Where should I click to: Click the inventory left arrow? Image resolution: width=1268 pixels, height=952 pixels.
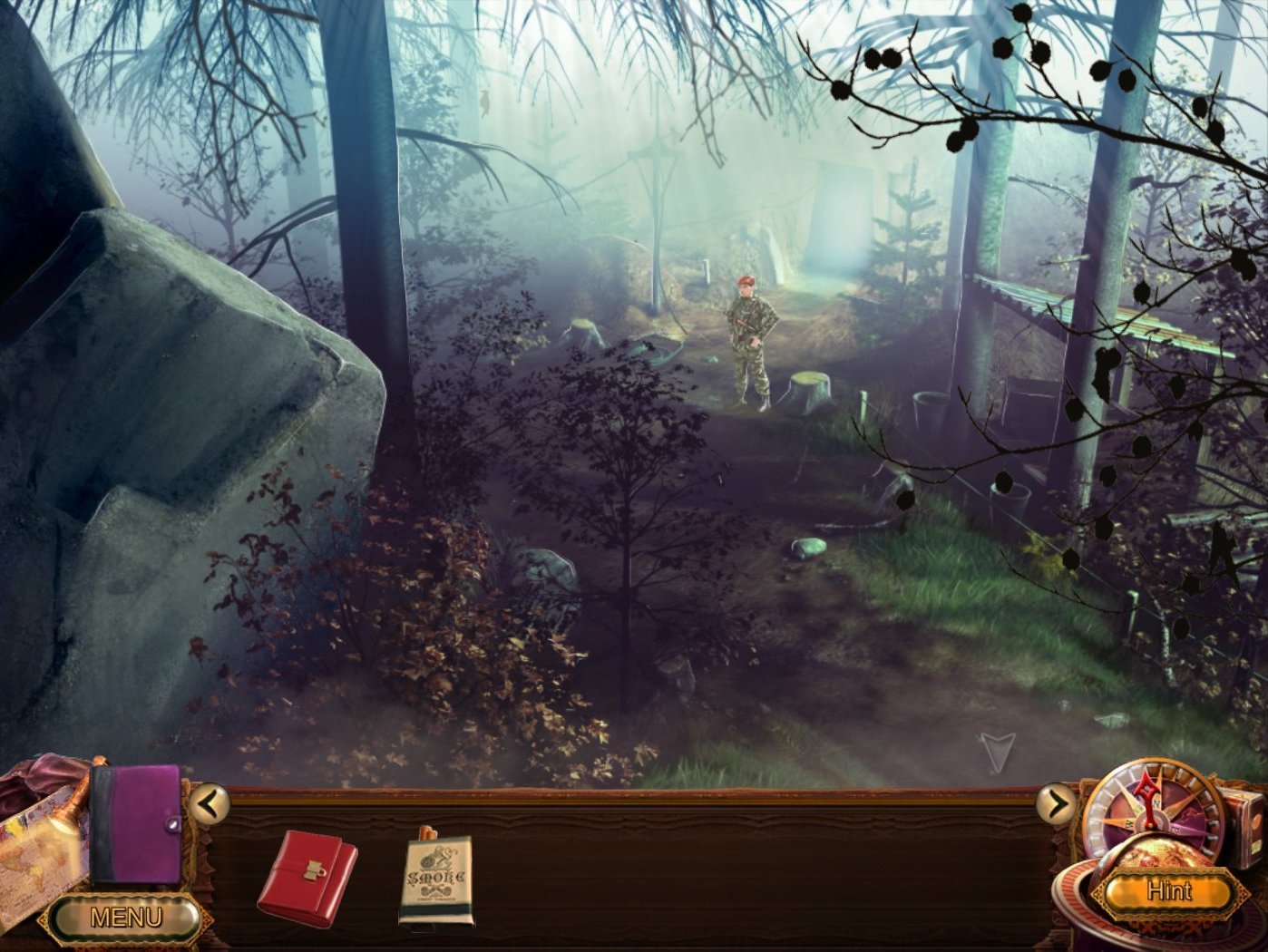coord(209,803)
